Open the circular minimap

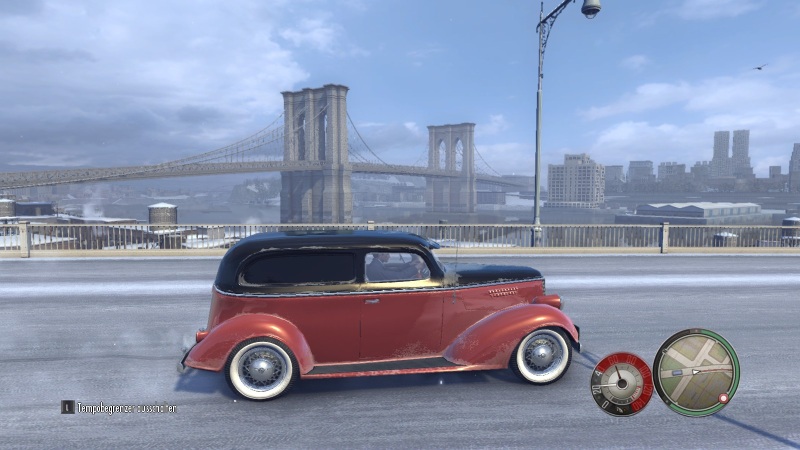696,372
